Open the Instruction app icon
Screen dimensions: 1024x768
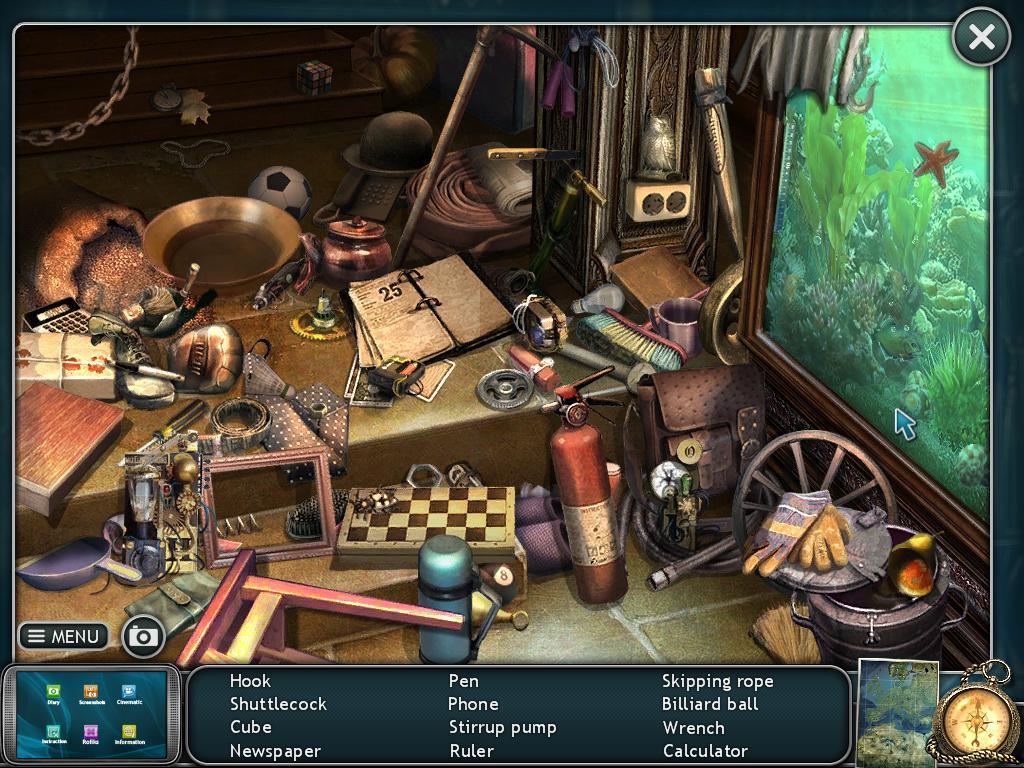pyautogui.click(x=54, y=731)
